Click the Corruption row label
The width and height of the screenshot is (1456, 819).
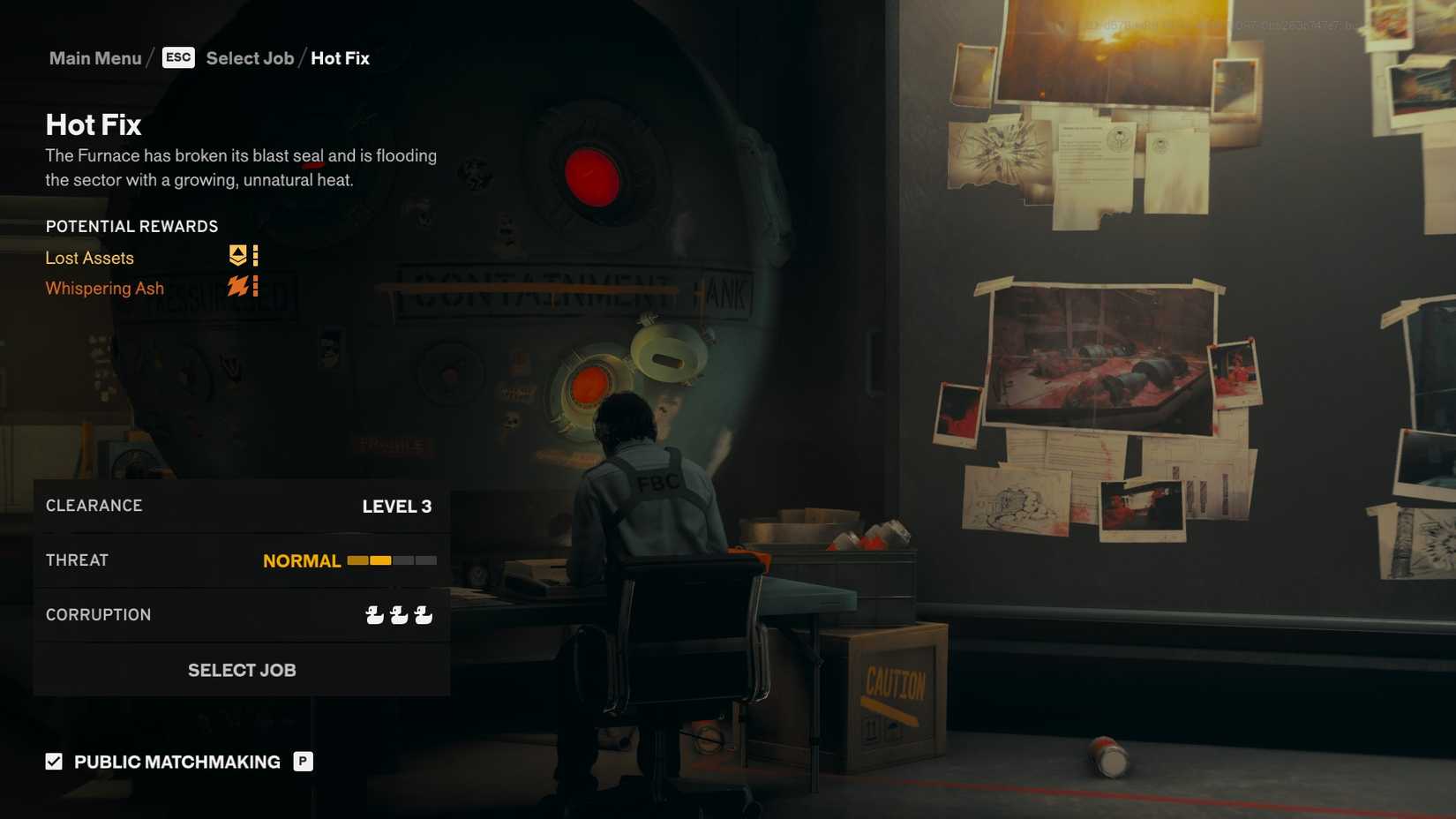click(x=98, y=614)
